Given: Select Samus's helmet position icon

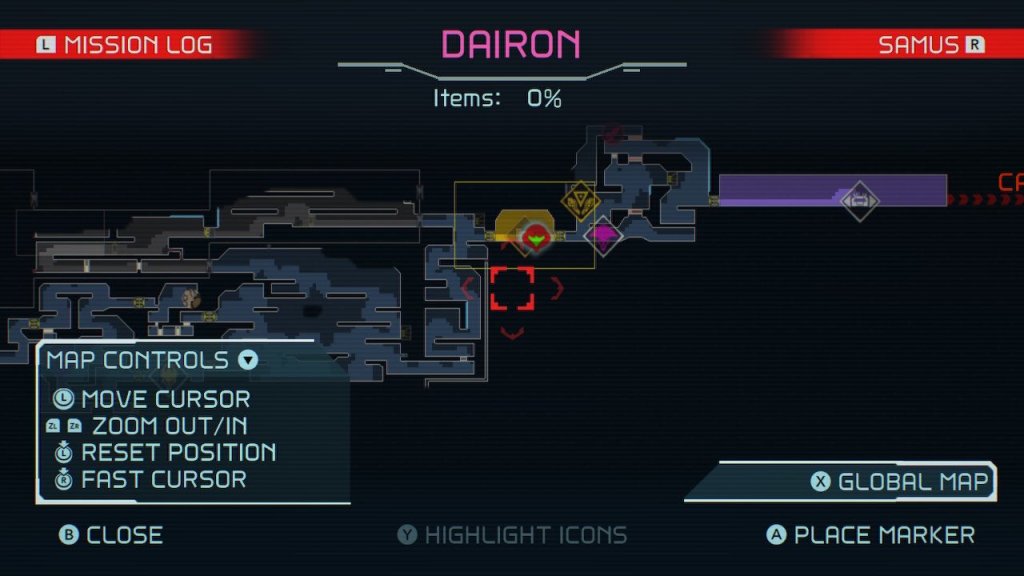Looking at the screenshot, I should click(x=537, y=237).
